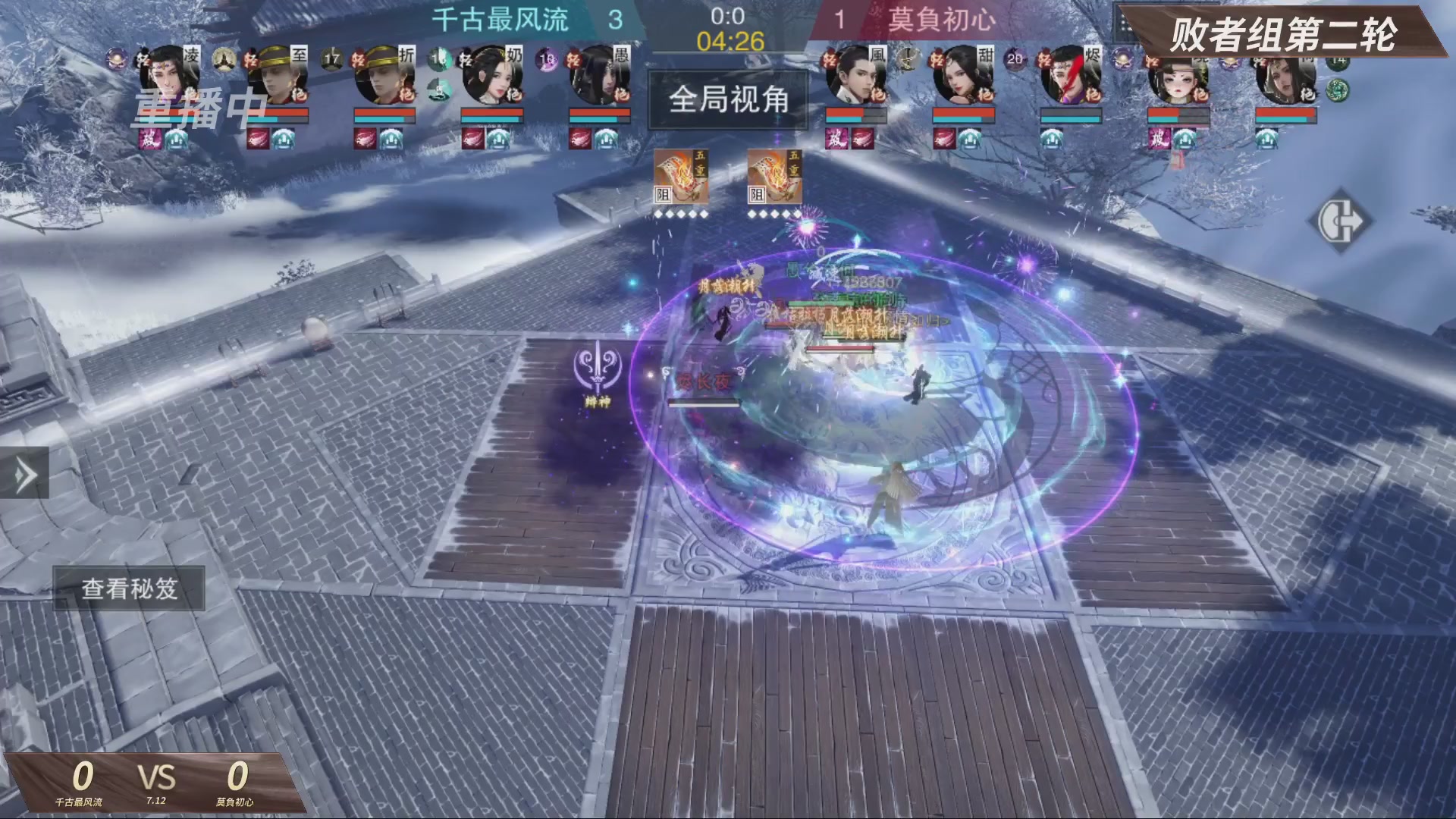1456x819 pixels.
Task: Click the 0 VS 0 scoreboard at bottom left
Action: pos(158,778)
